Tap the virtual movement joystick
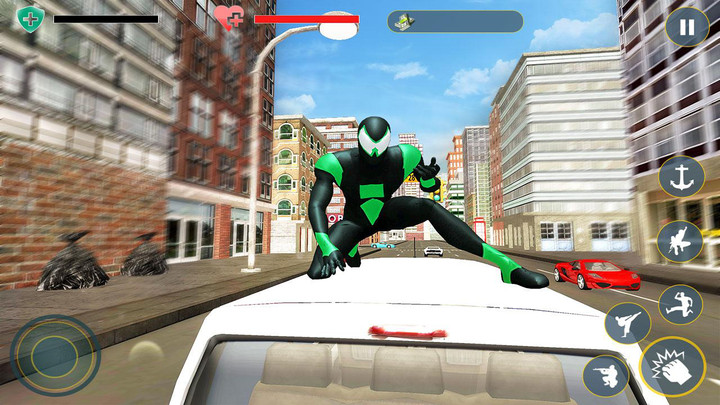 click(x=55, y=355)
